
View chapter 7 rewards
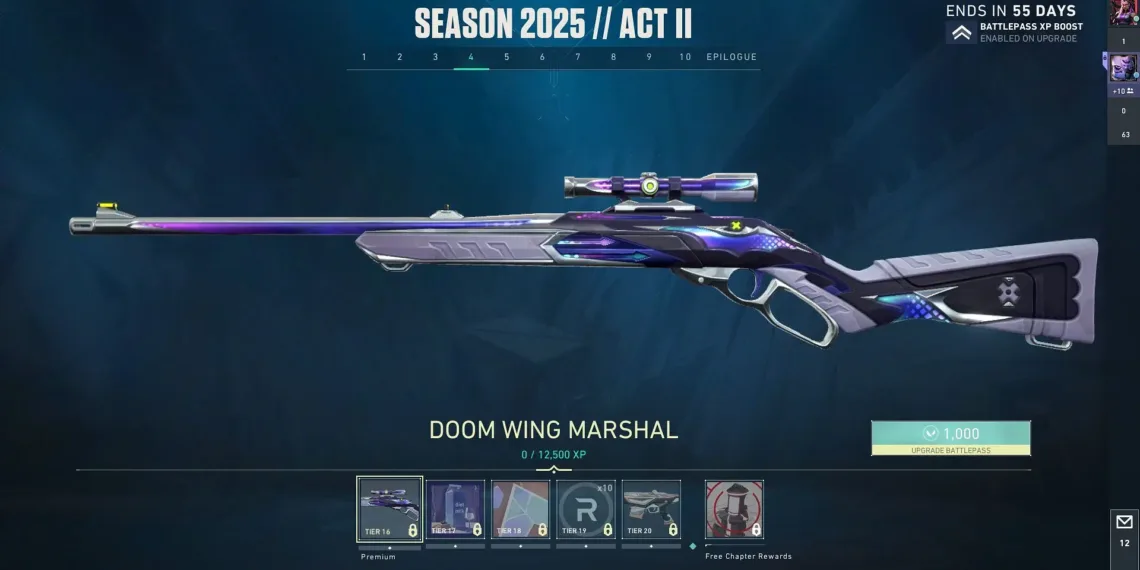pyautogui.click(x=578, y=57)
